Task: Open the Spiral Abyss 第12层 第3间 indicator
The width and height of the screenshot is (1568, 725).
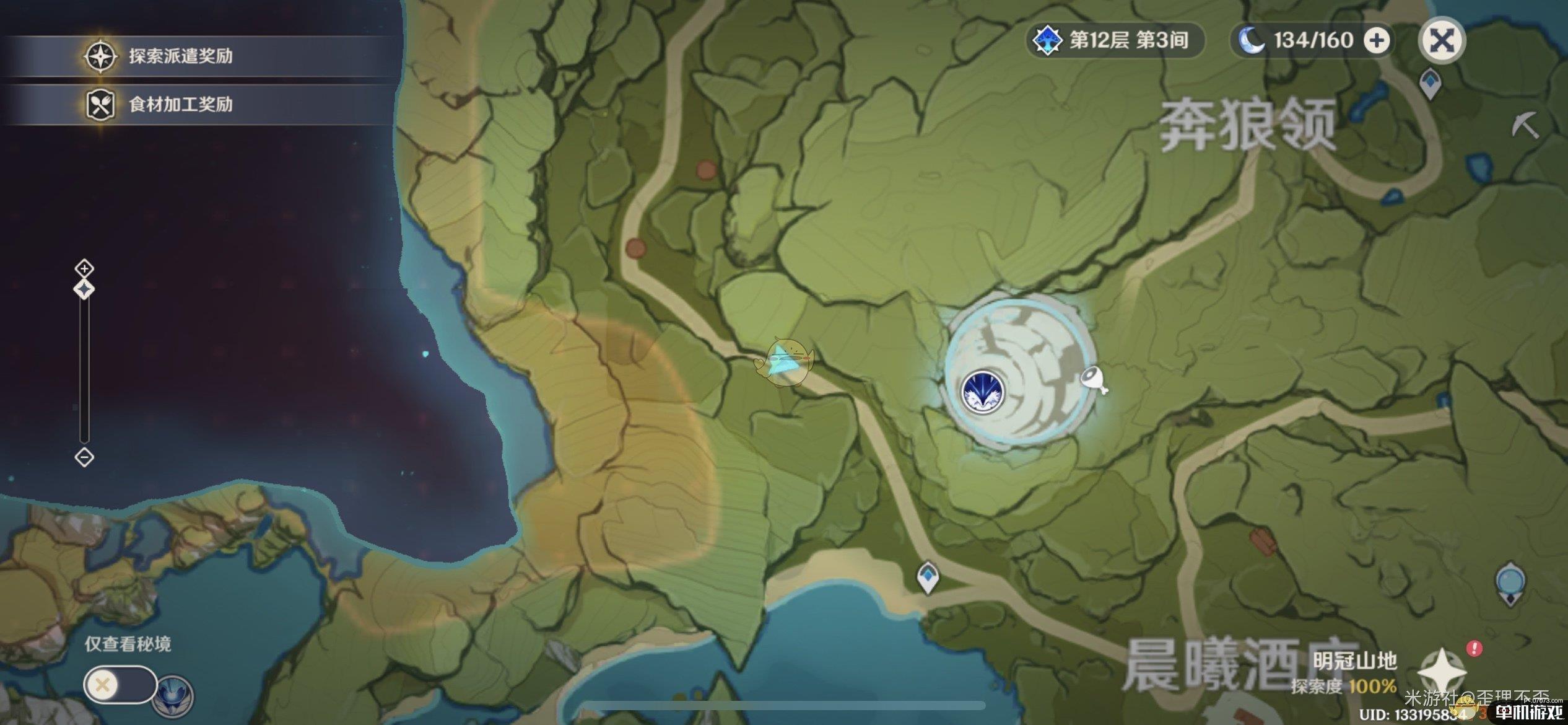Action: 1116,41
